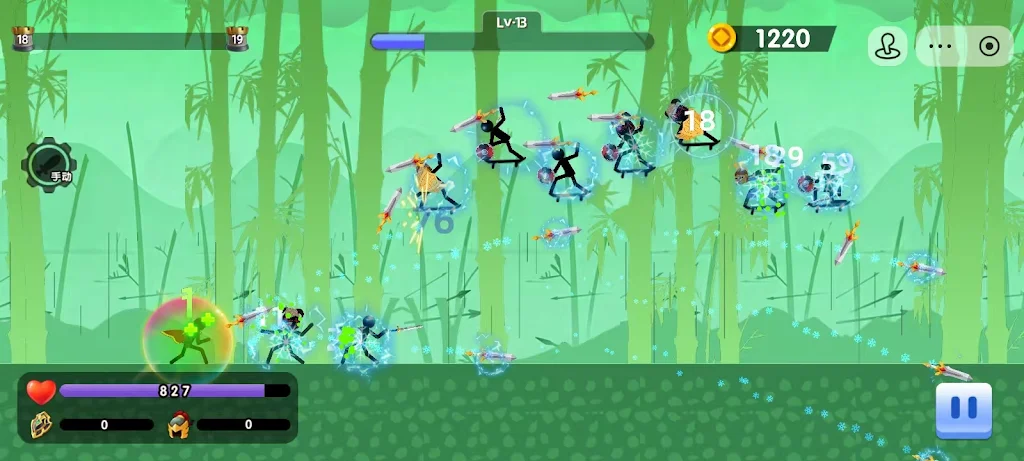Viewport: 1024px width, 461px height.
Task: Close the mini-game with the circle button
Action: pos(989,46)
